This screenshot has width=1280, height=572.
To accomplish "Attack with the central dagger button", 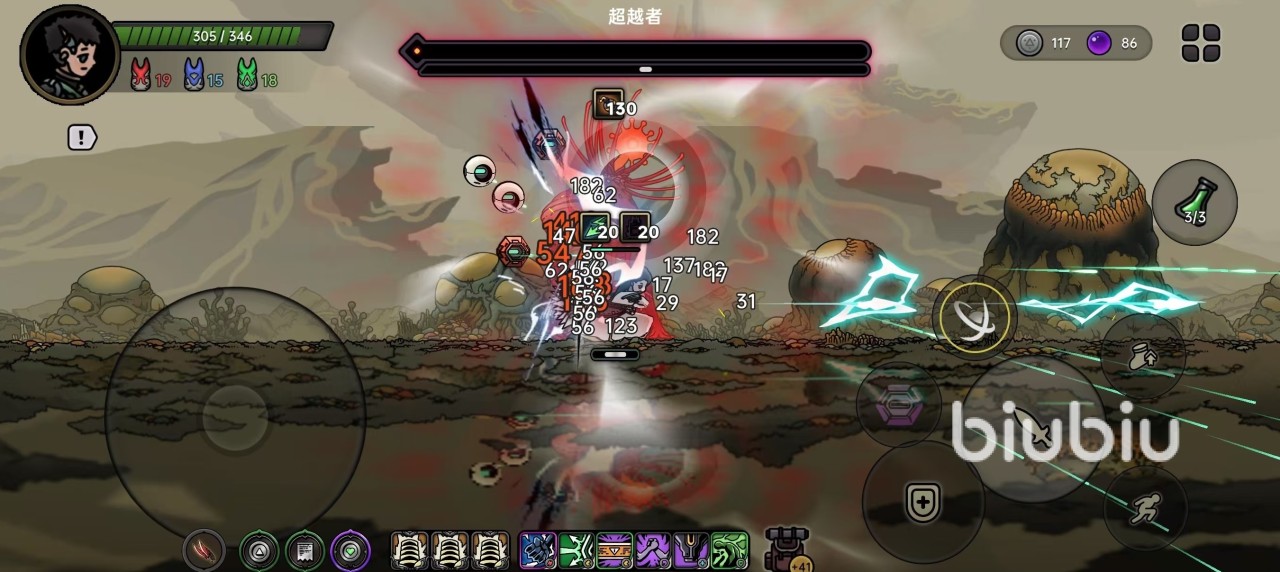I will 1030,430.
